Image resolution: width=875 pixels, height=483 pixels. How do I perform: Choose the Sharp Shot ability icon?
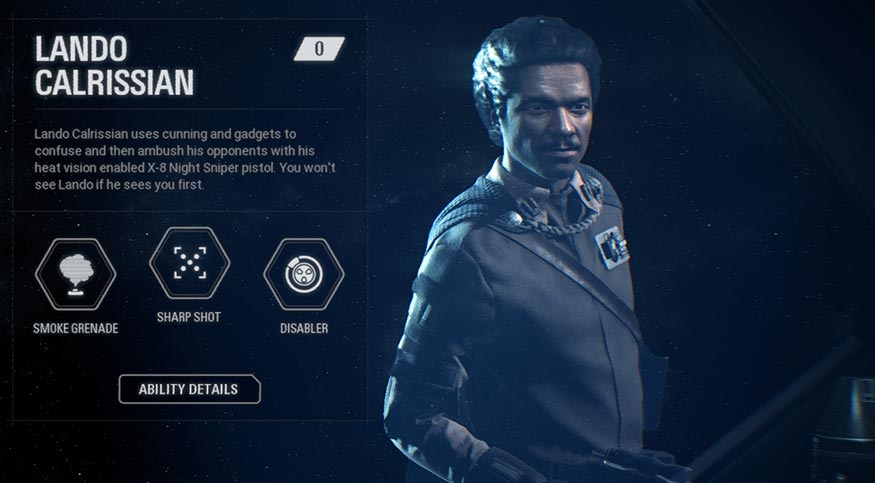[189, 263]
